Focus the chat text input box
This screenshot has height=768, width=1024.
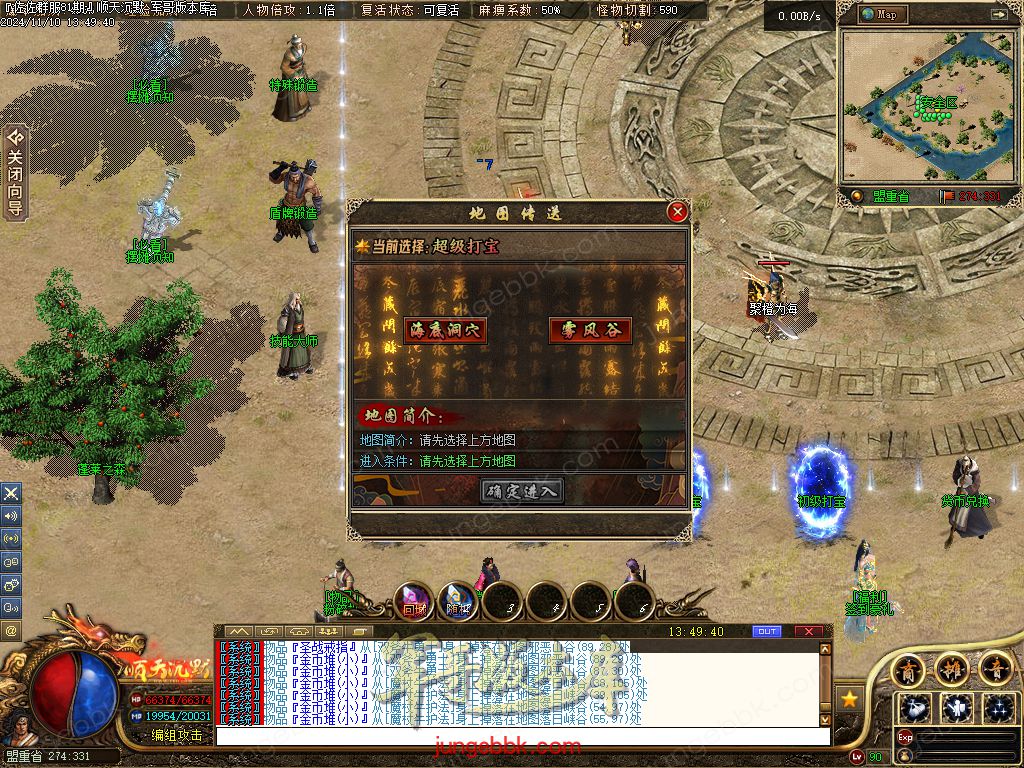tap(520, 736)
